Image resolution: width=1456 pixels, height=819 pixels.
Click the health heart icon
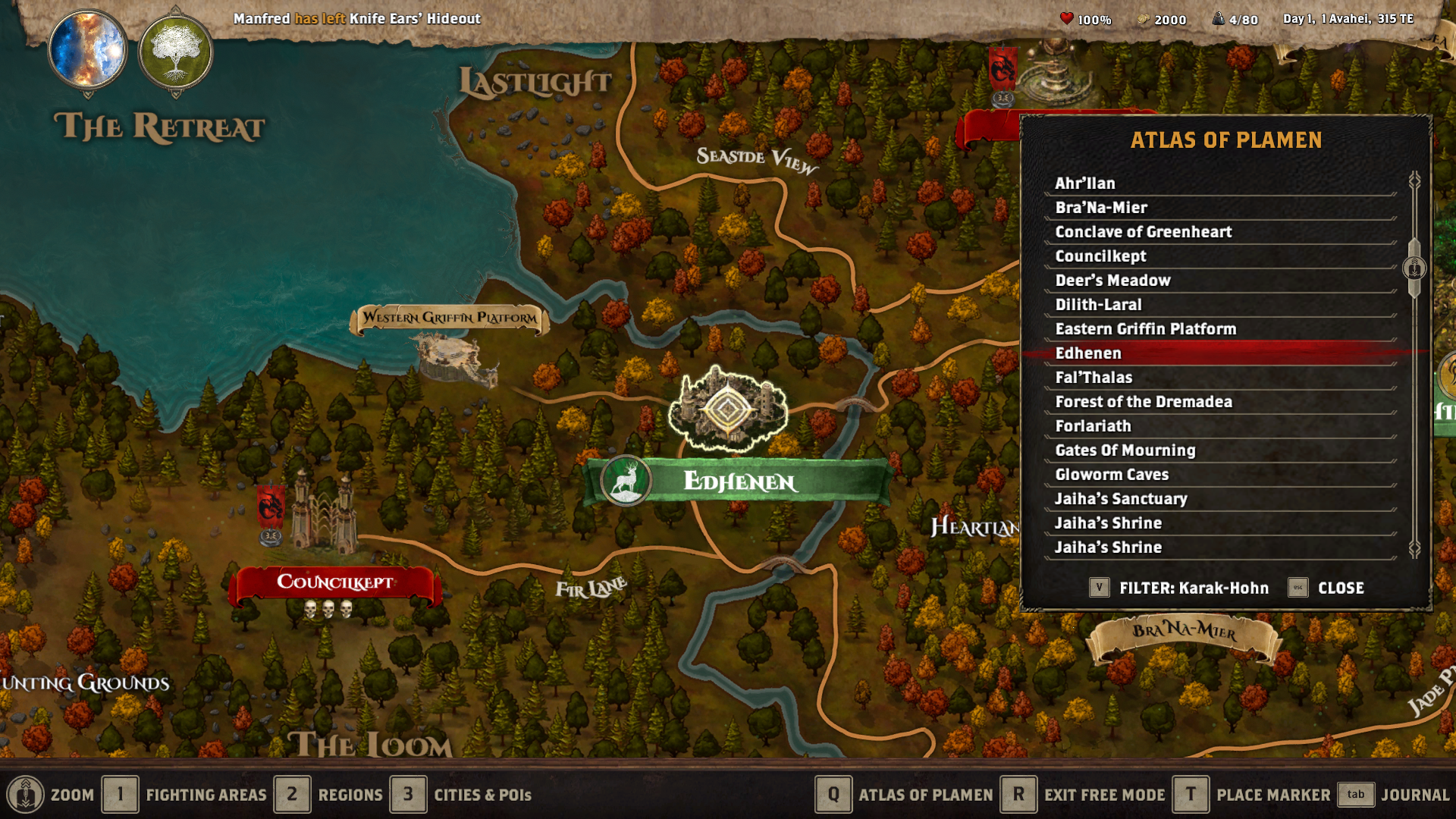[x=1067, y=20]
